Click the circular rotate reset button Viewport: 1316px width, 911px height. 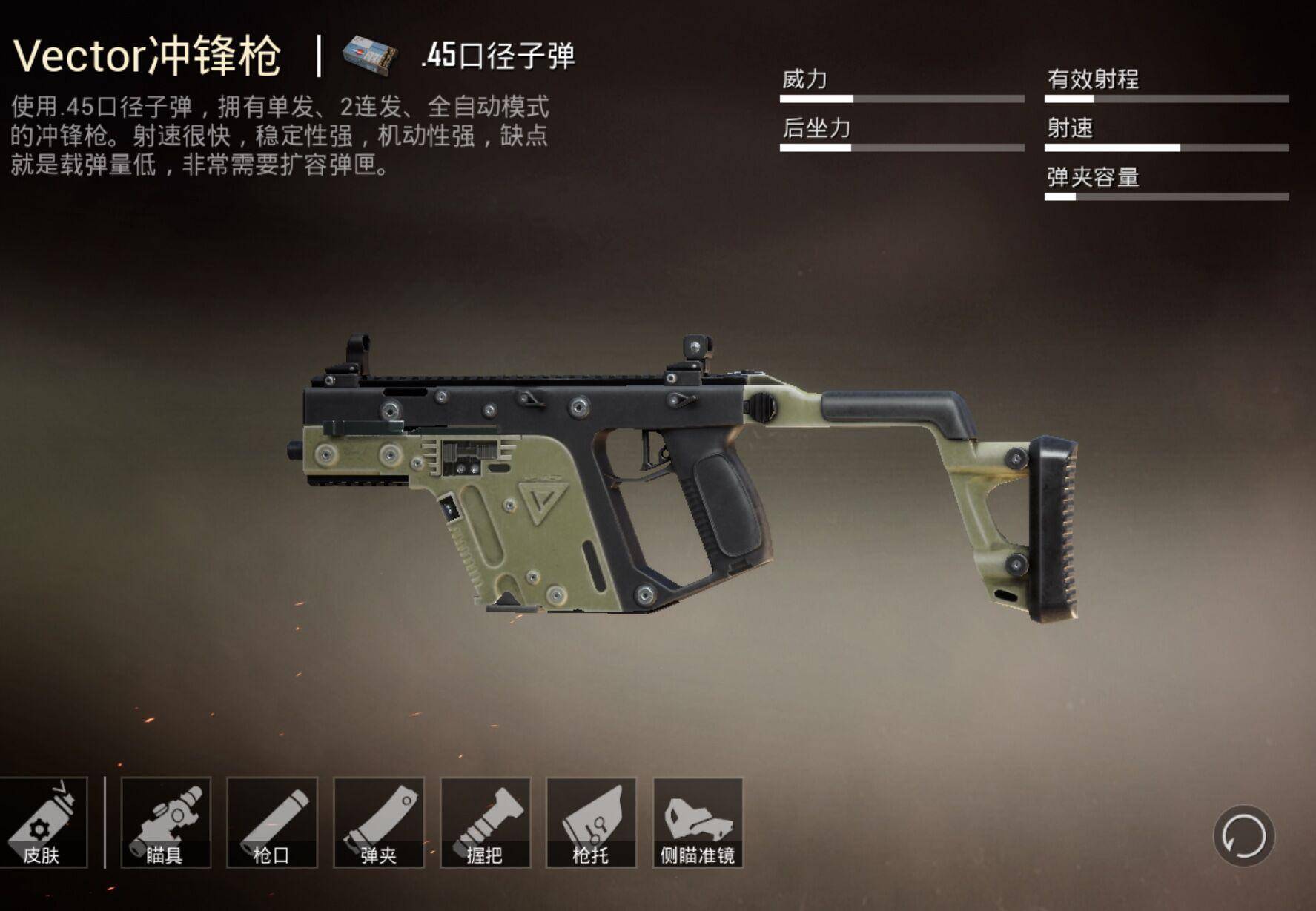[x=1243, y=835]
